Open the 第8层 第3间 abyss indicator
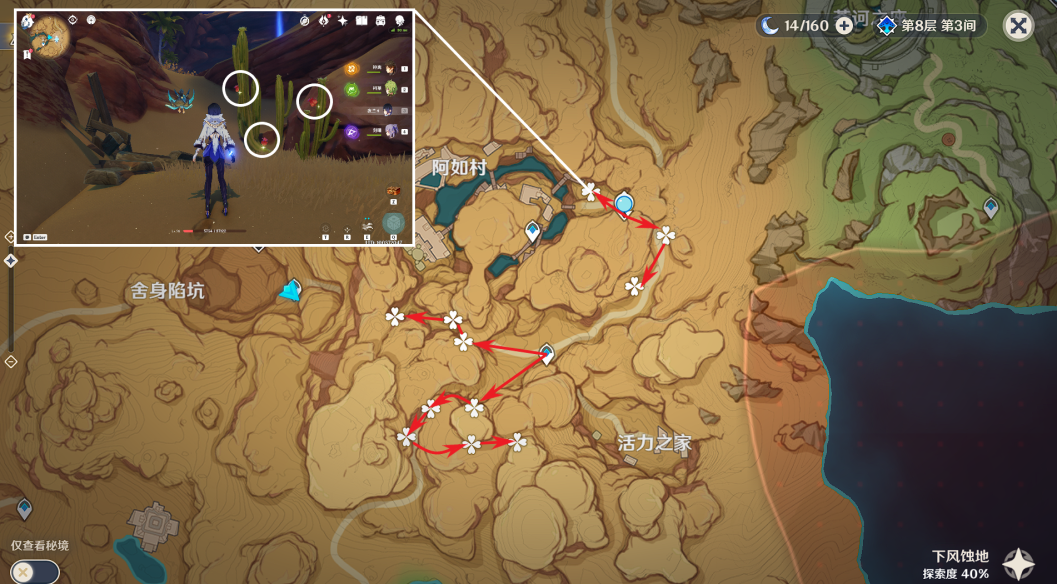 point(927,26)
